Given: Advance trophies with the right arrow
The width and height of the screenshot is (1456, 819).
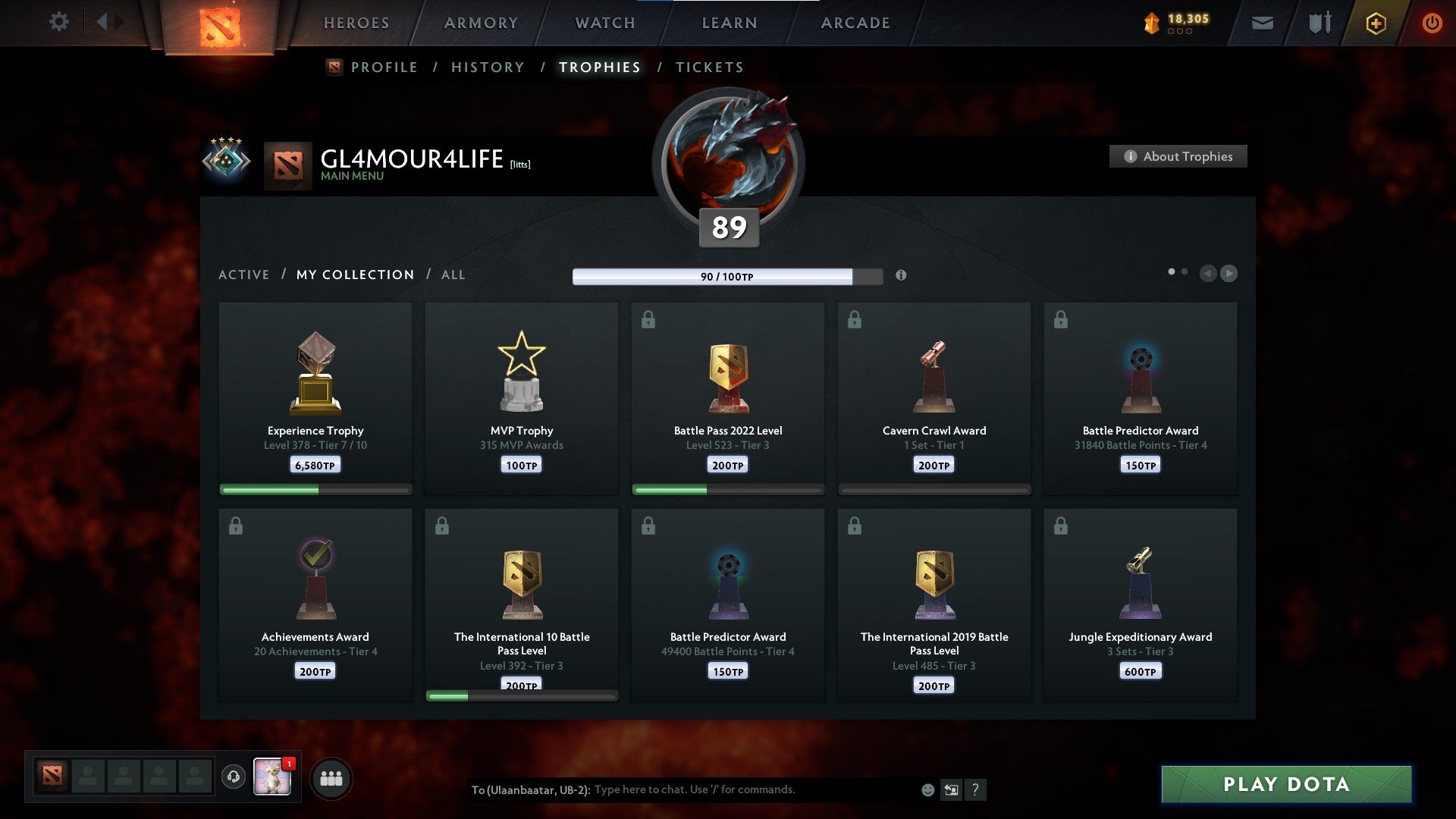Looking at the screenshot, I should click(1229, 274).
